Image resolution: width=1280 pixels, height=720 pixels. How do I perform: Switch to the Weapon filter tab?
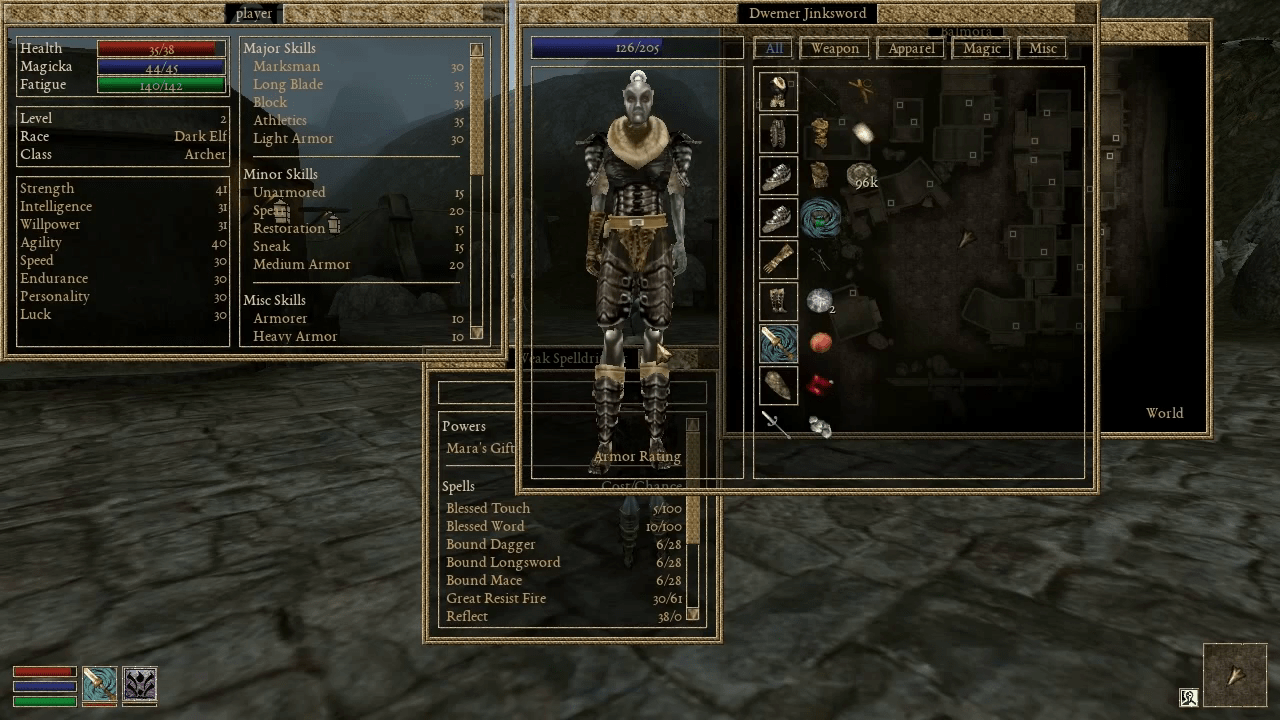coord(834,47)
